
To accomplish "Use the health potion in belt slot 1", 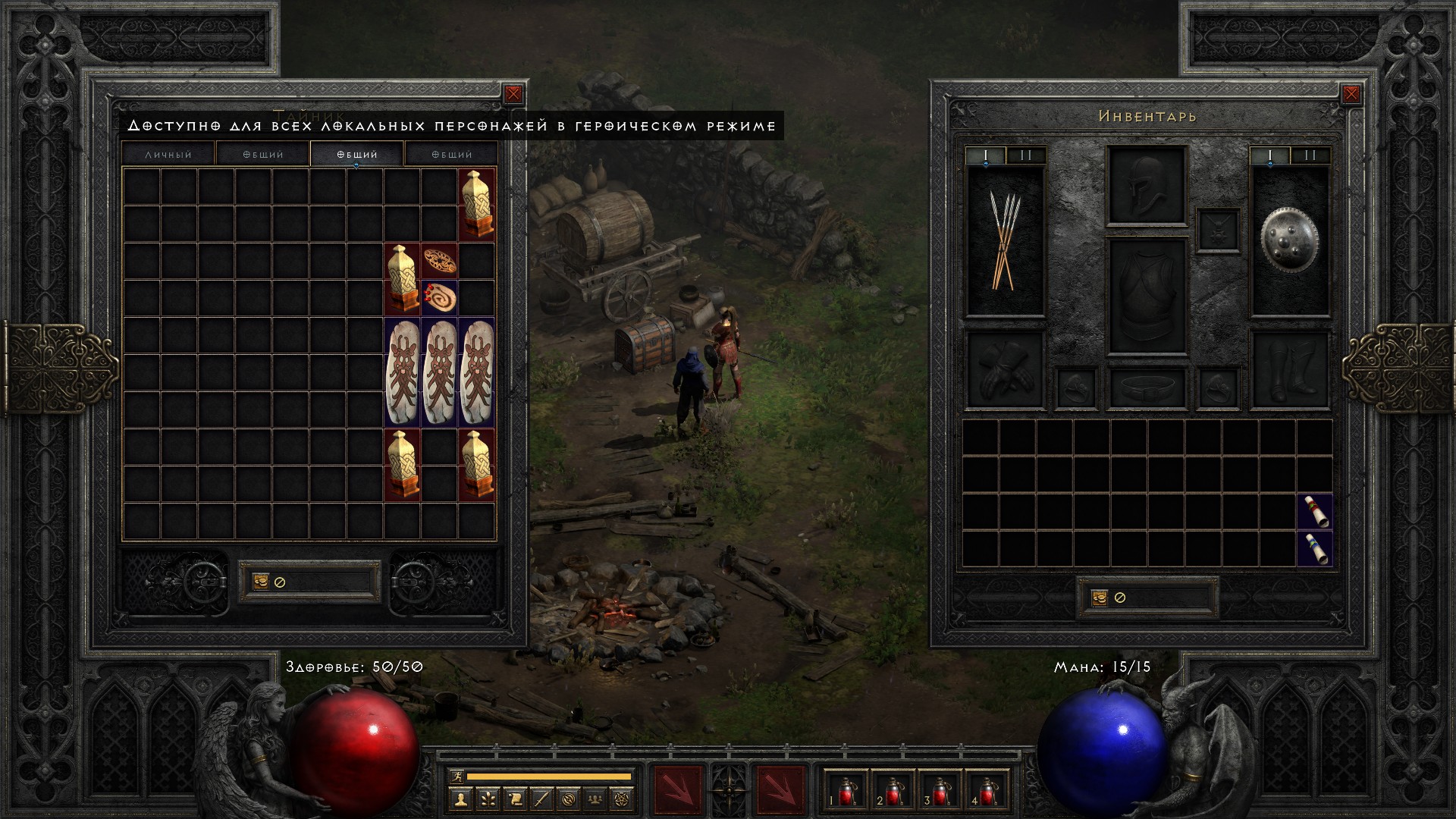I will (847, 792).
